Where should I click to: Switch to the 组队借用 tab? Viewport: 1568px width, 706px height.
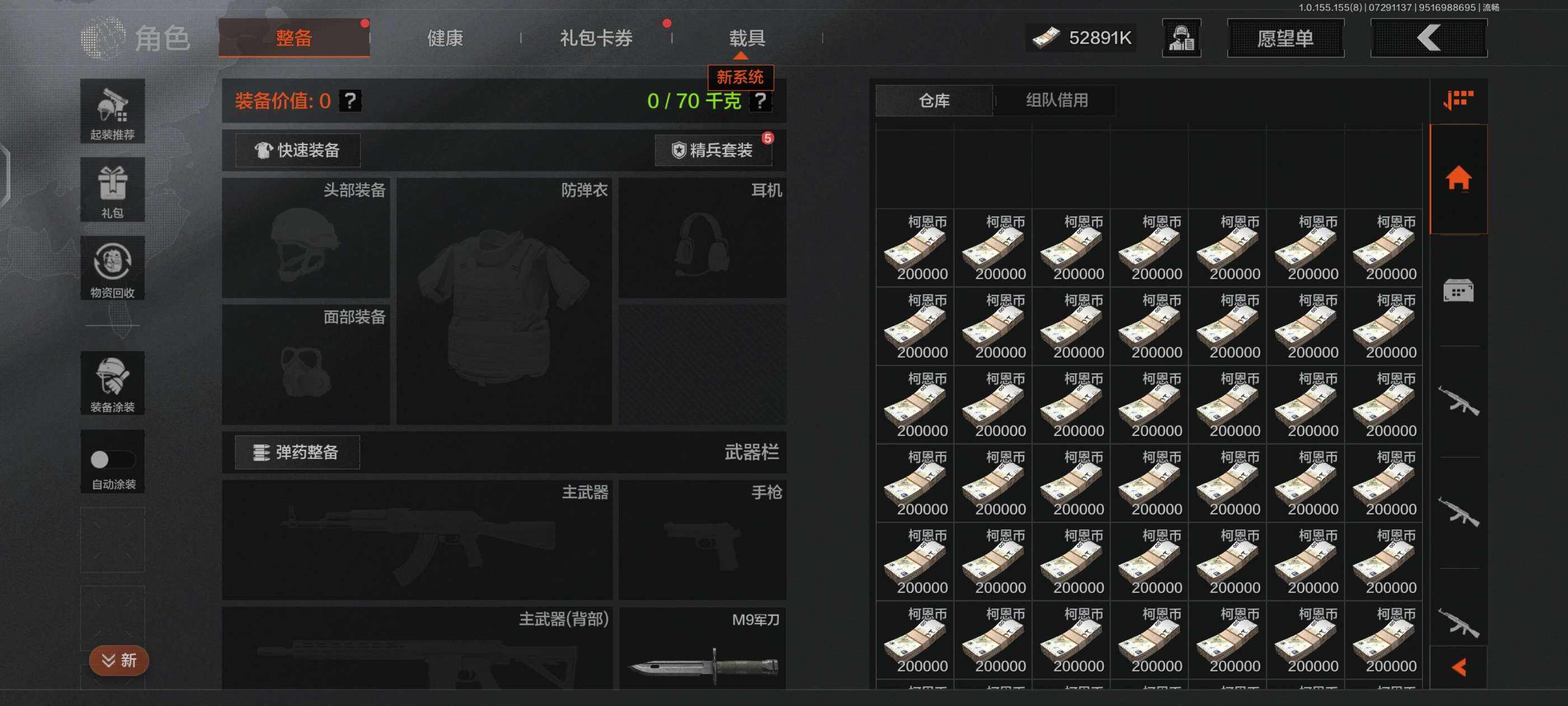coord(1057,100)
